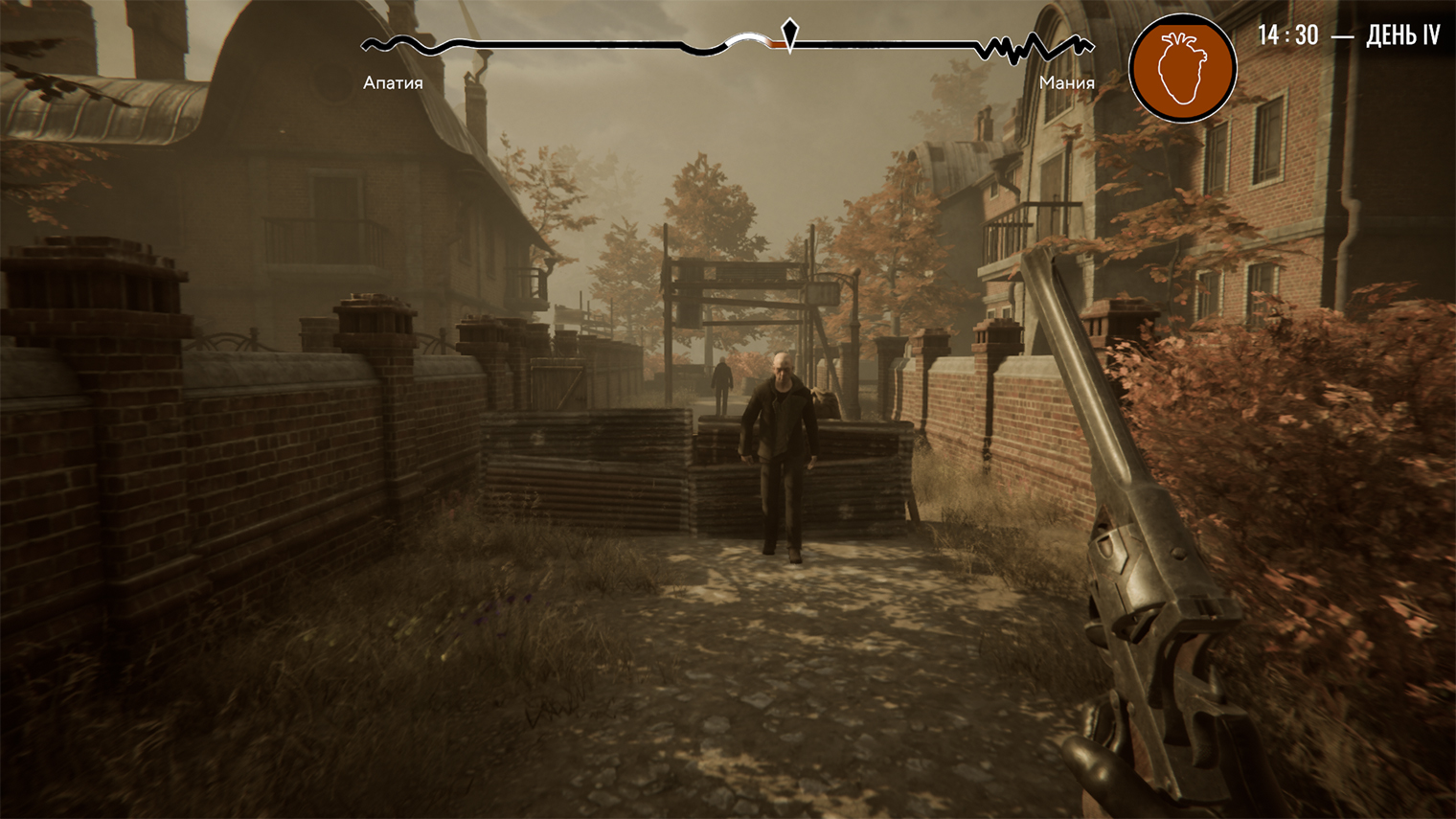The image size is (1456, 819).
Task: Click the anatomical heart icon
Action: pos(1182,68)
